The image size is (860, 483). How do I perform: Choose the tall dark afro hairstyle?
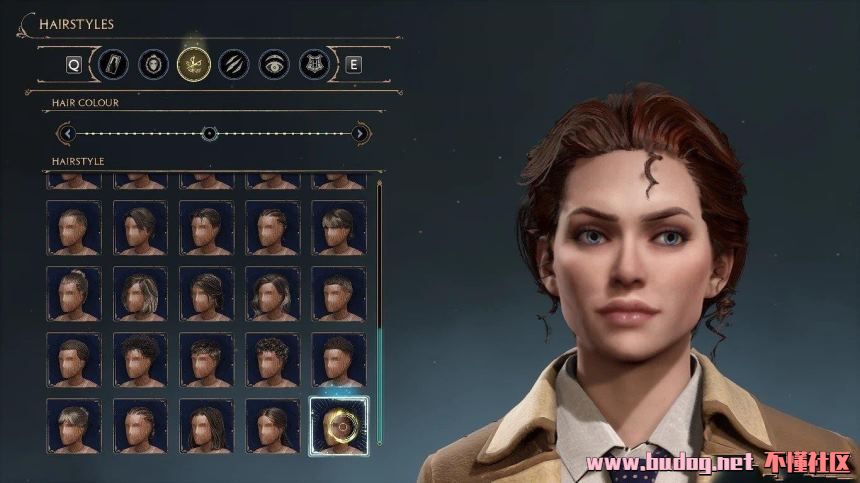(x=140, y=359)
